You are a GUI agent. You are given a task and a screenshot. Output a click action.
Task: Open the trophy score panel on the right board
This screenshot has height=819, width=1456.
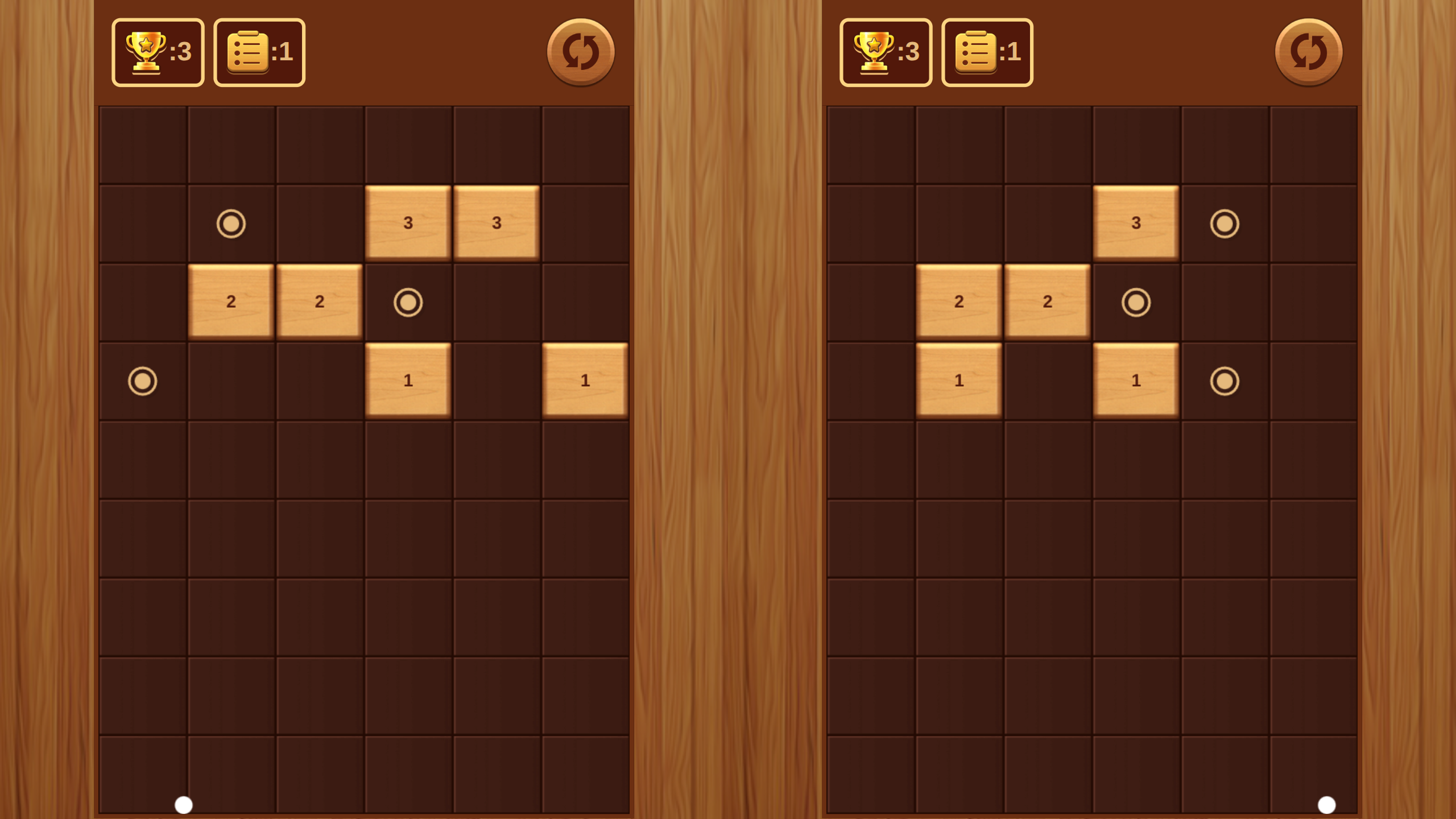click(886, 52)
